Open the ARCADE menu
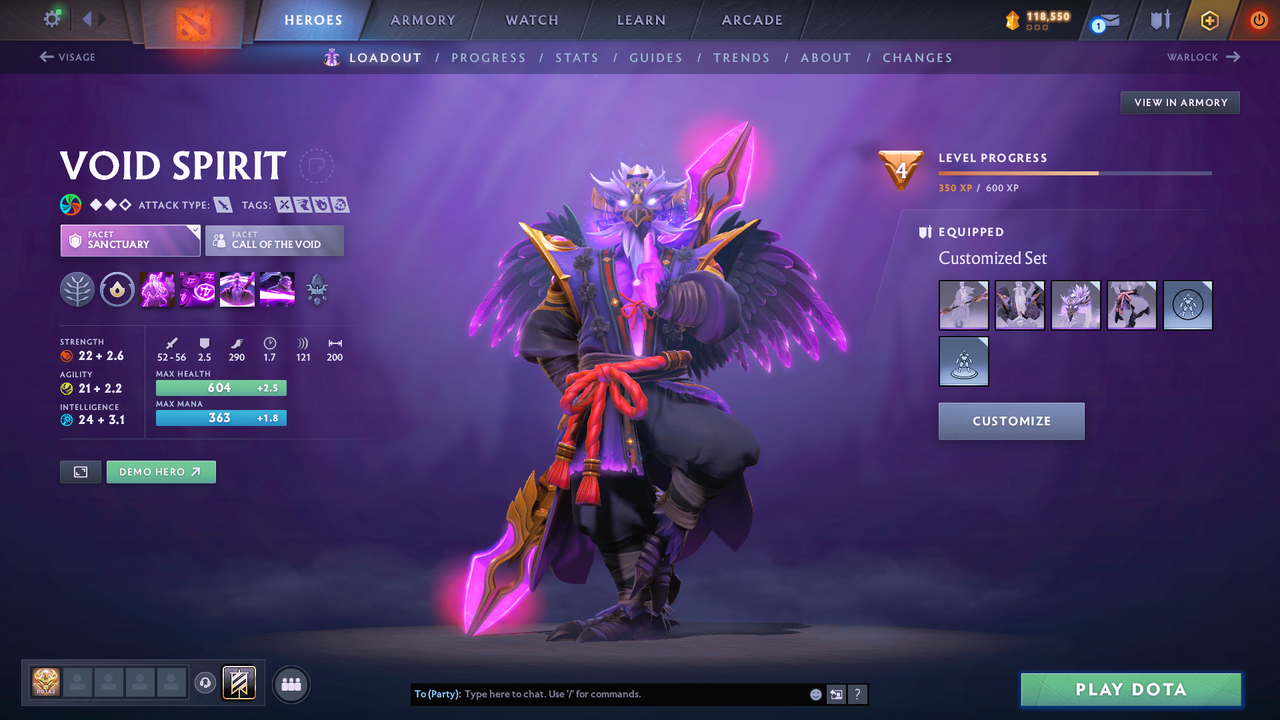This screenshot has width=1280, height=720. click(x=751, y=19)
